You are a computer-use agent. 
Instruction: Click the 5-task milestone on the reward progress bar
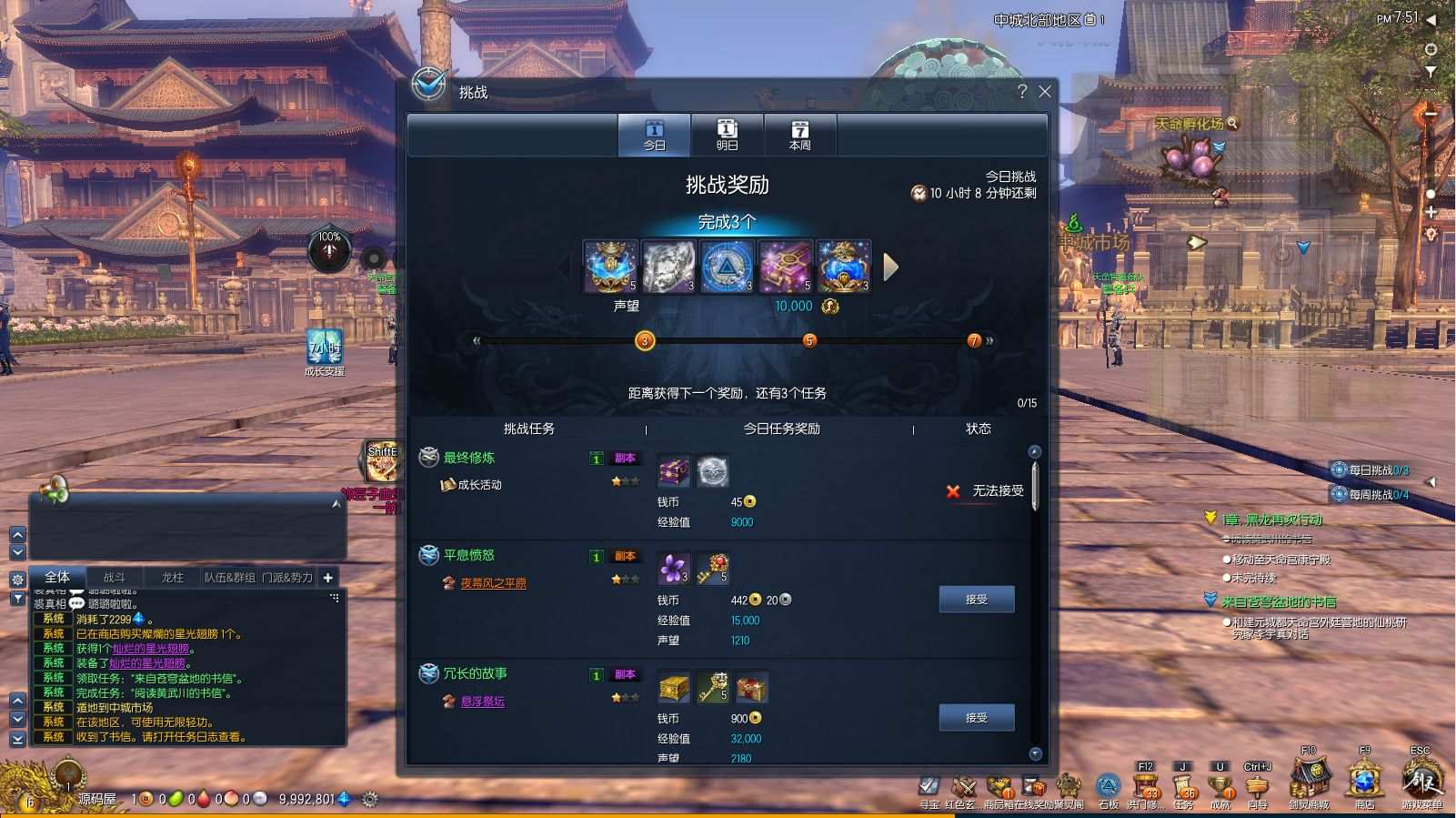click(x=809, y=340)
